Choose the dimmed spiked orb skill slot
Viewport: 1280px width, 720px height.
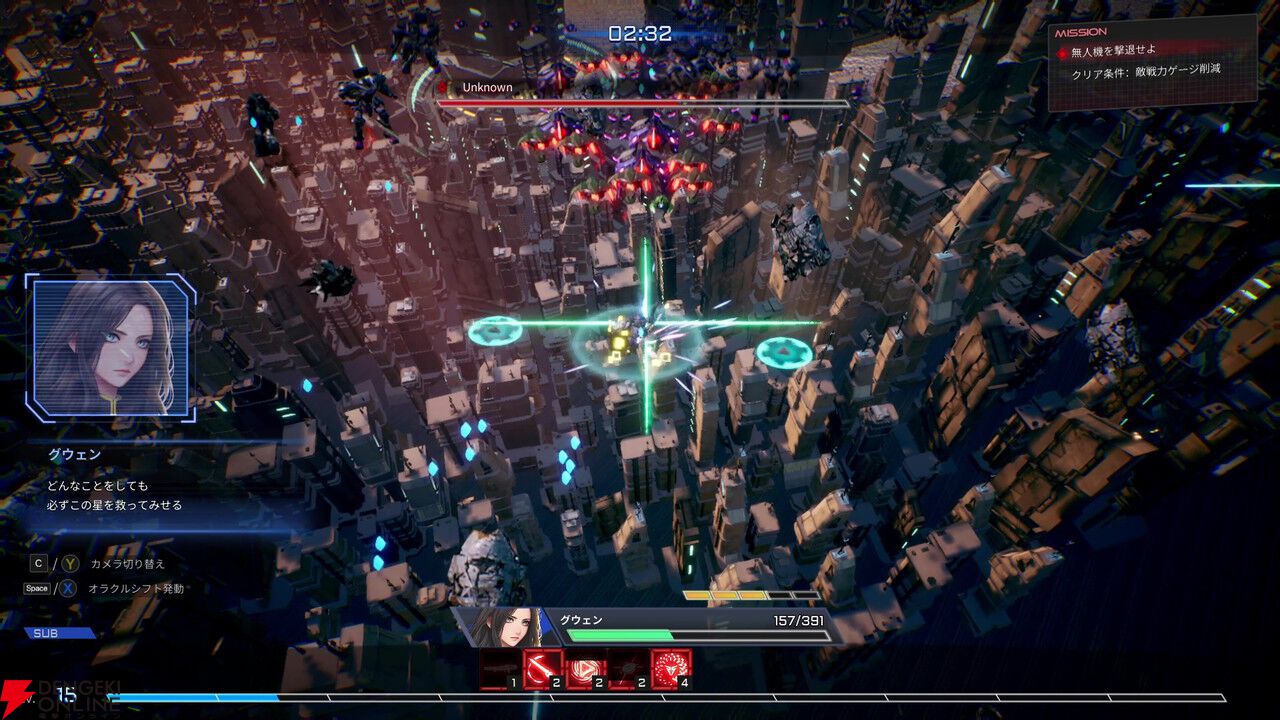point(628,668)
